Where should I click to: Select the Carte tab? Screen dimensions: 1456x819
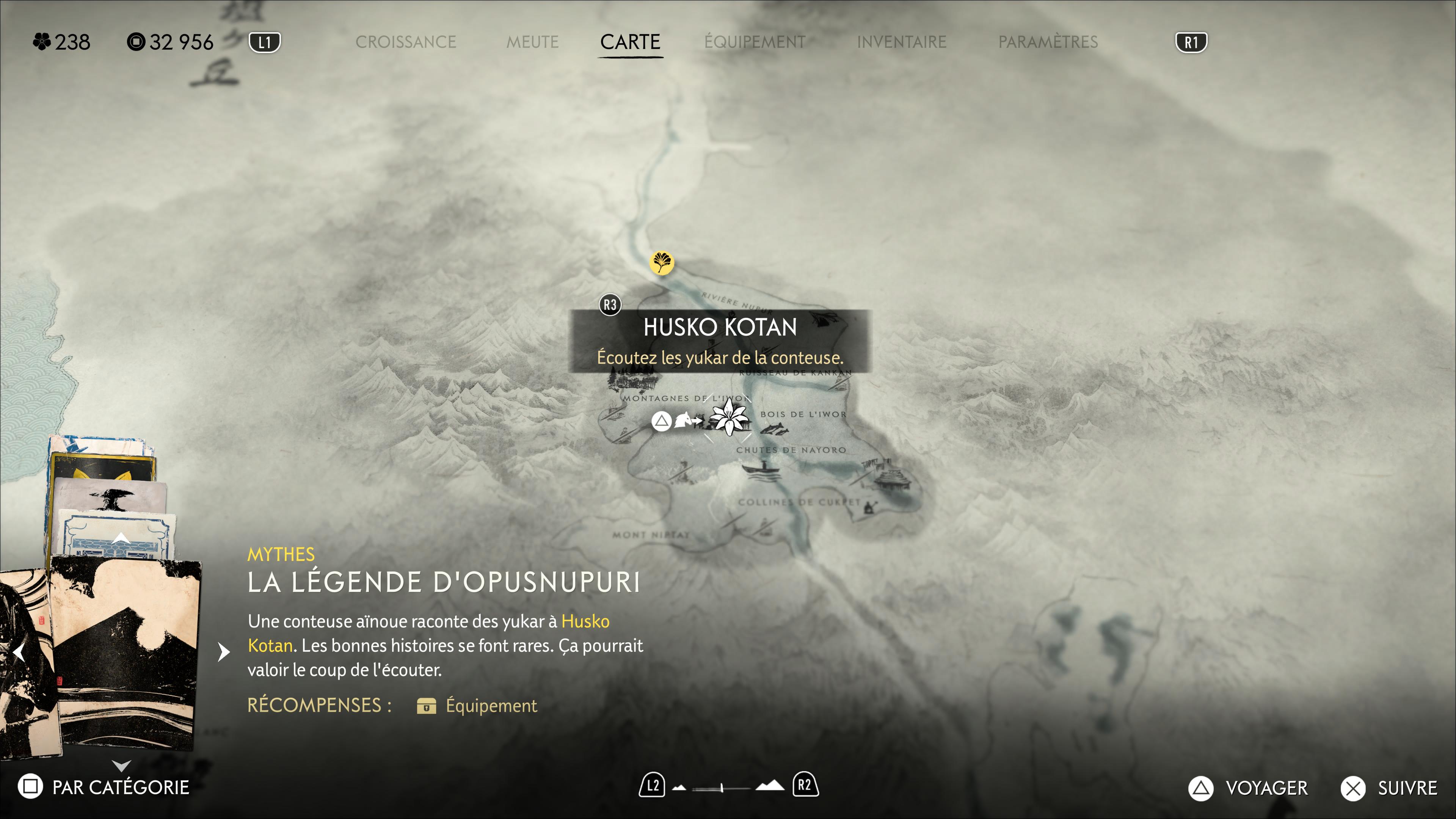(x=630, y=42)
